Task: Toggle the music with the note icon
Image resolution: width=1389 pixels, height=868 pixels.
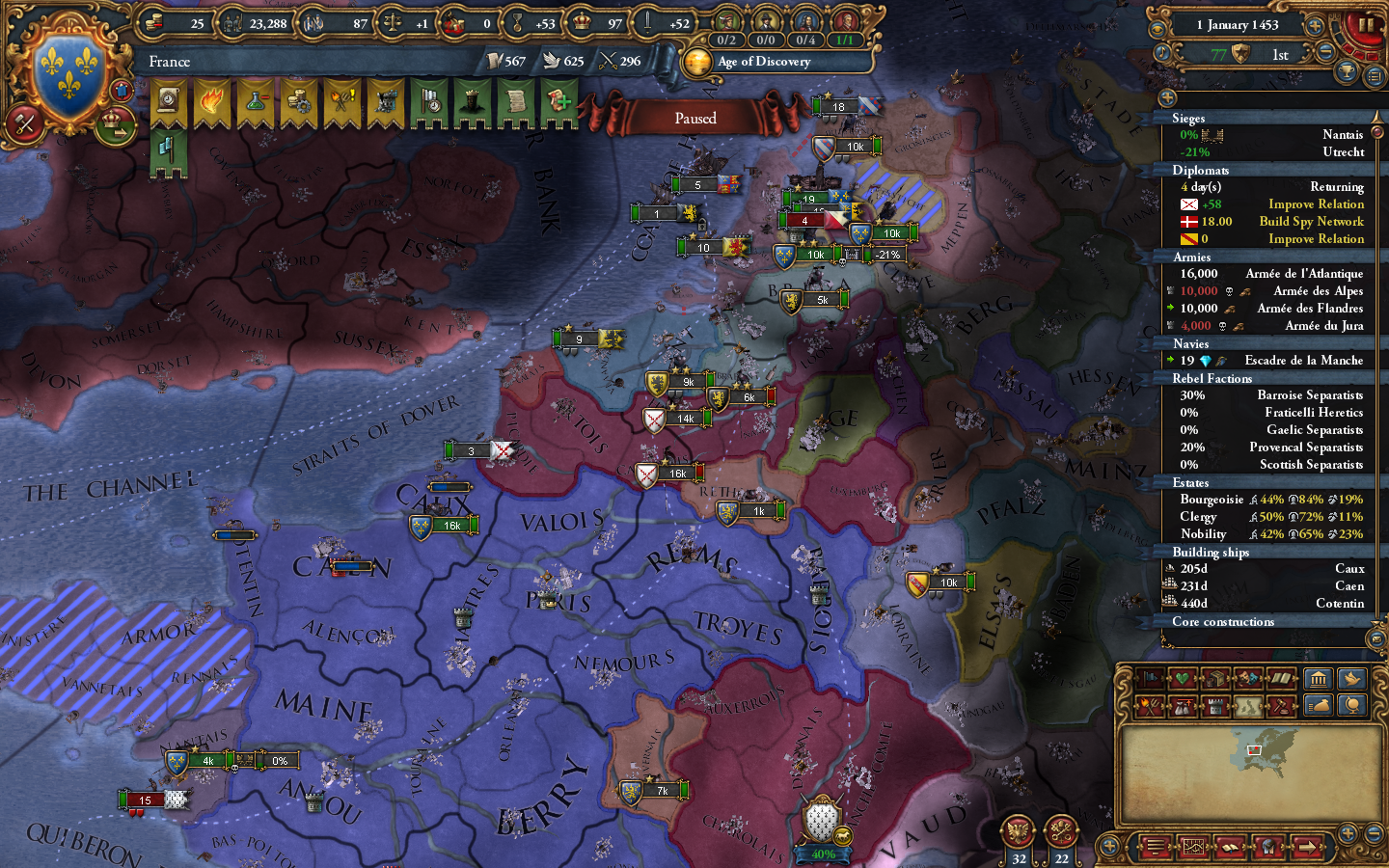Action: (x=1161, y=52)
